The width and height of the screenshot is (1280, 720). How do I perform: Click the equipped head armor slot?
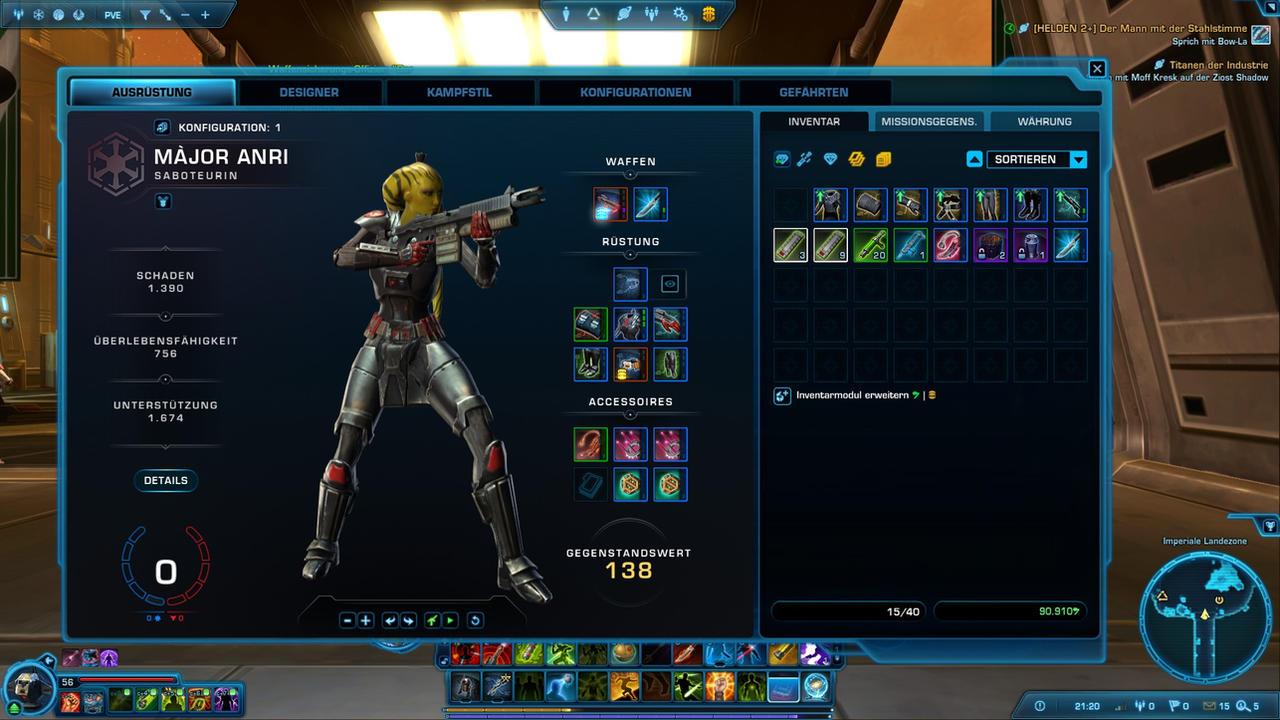tap(630, 284)
